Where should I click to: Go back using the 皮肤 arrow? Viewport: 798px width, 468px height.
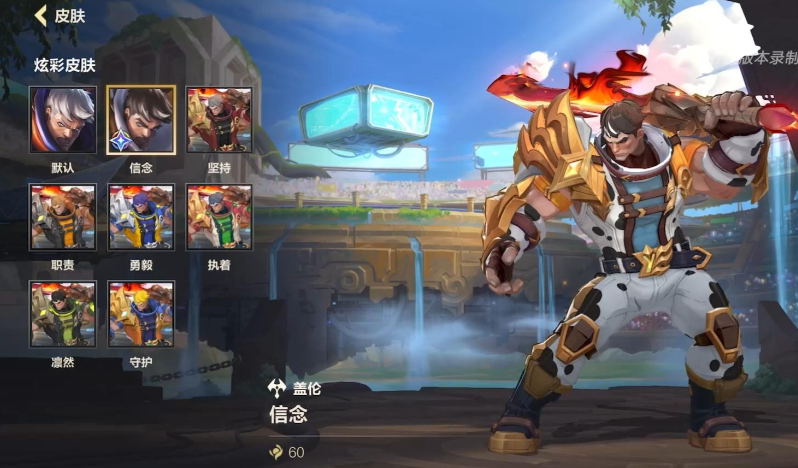pos(41,15)
